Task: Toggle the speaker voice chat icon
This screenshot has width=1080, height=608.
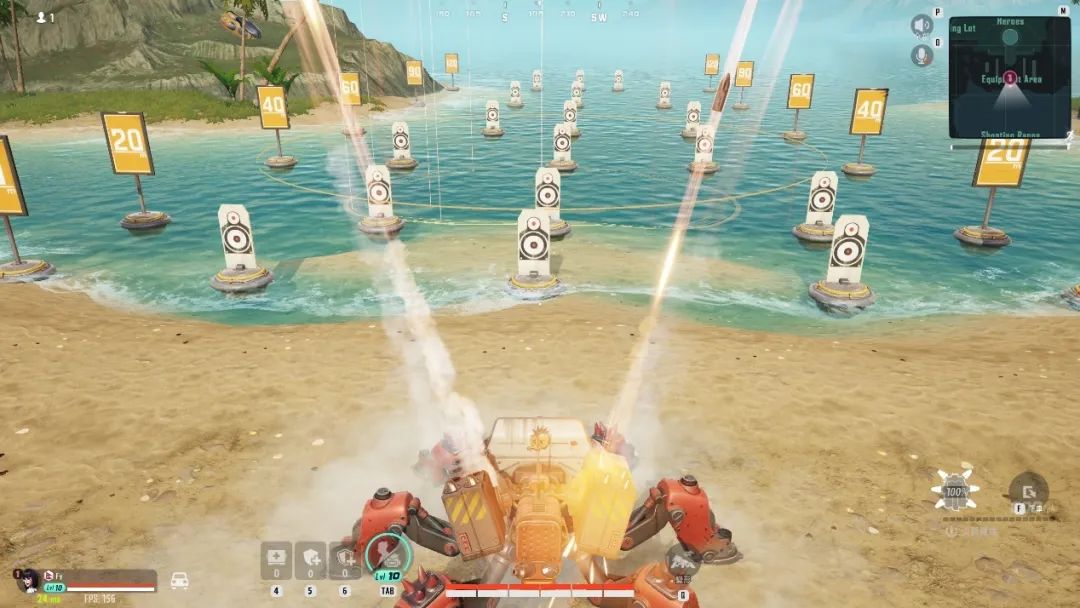Action: click(921, 25)
